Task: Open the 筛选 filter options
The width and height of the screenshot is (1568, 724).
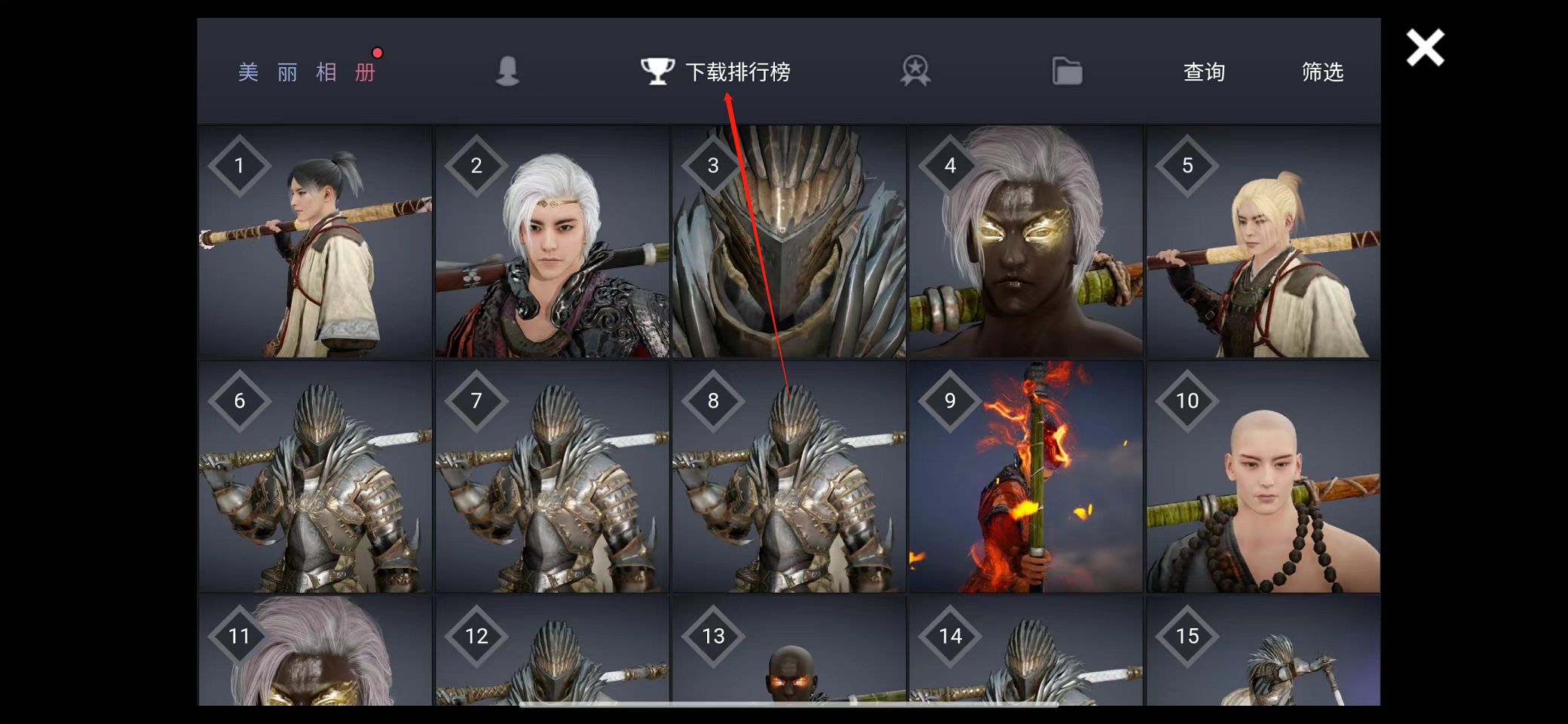Action: (x=1322, y=72)
